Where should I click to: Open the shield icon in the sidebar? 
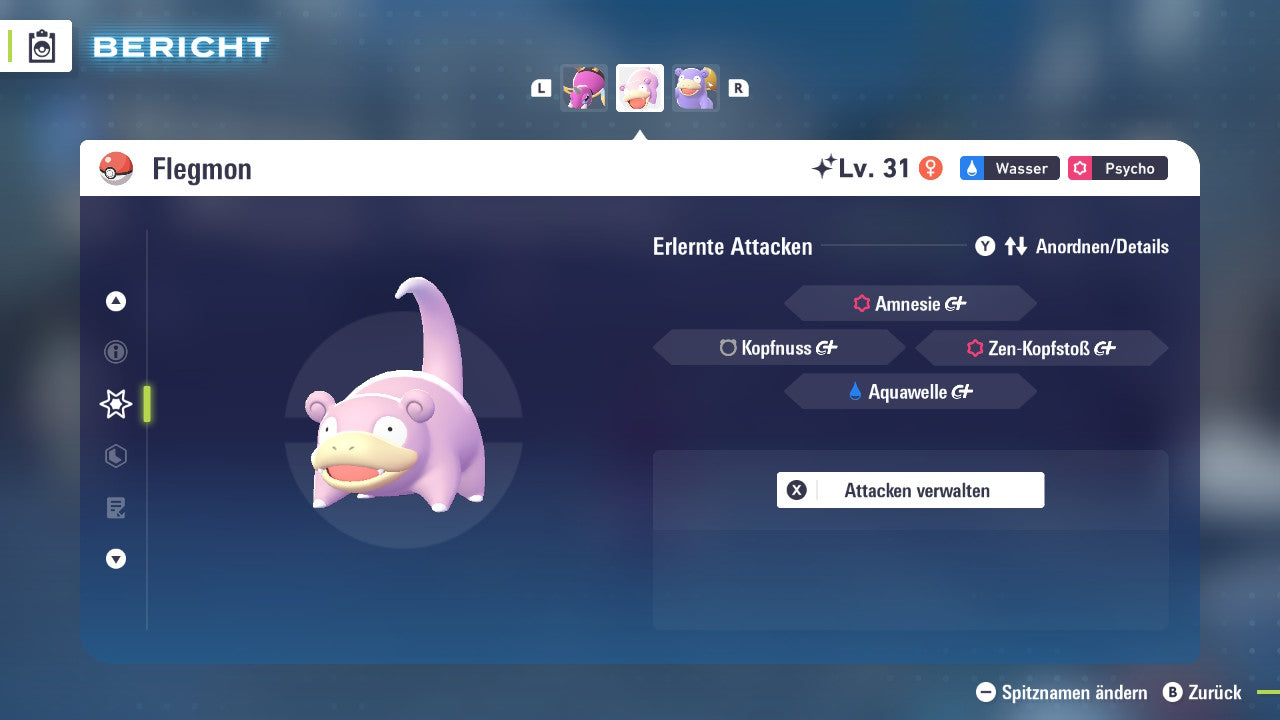115,456
